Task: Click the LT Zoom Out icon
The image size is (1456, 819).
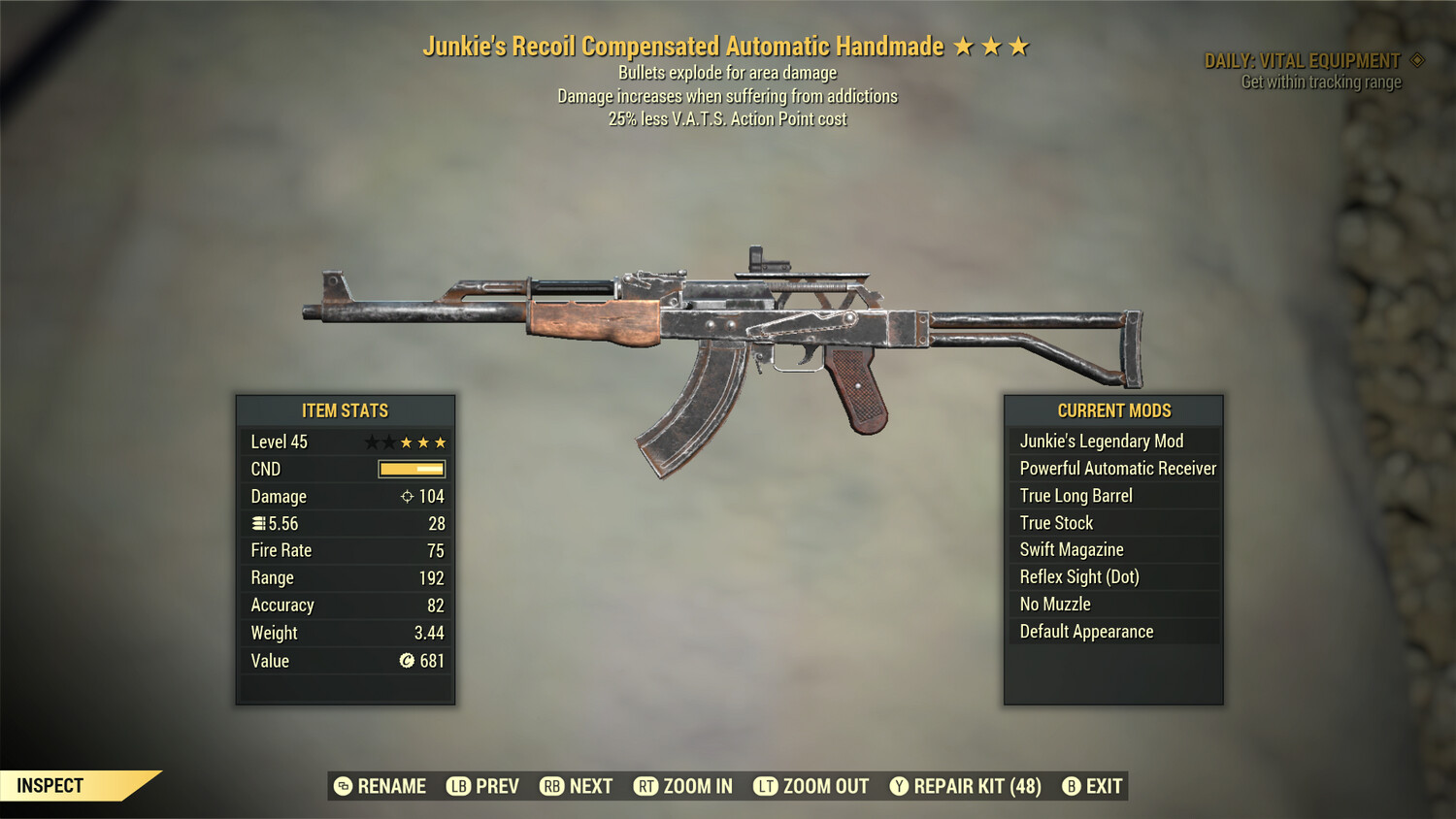Action: pyautogui.click(x=764, y=787)
